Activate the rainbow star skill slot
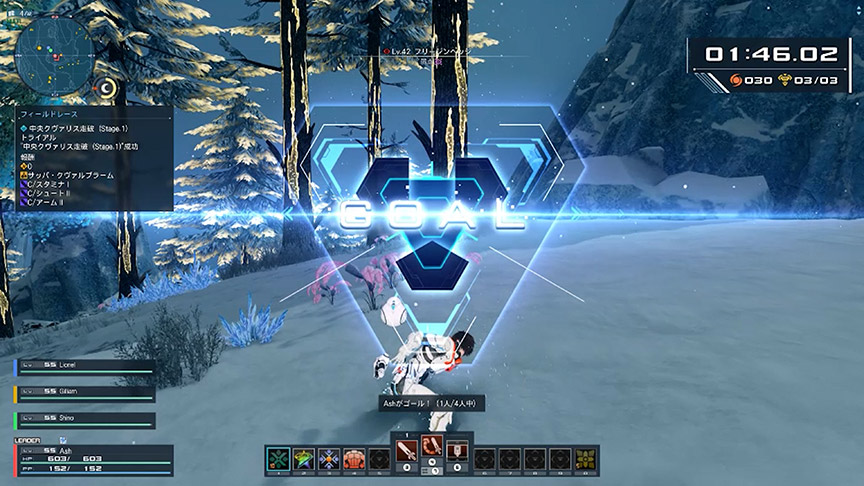Screen dimensions: 864x486 [304, 459]
